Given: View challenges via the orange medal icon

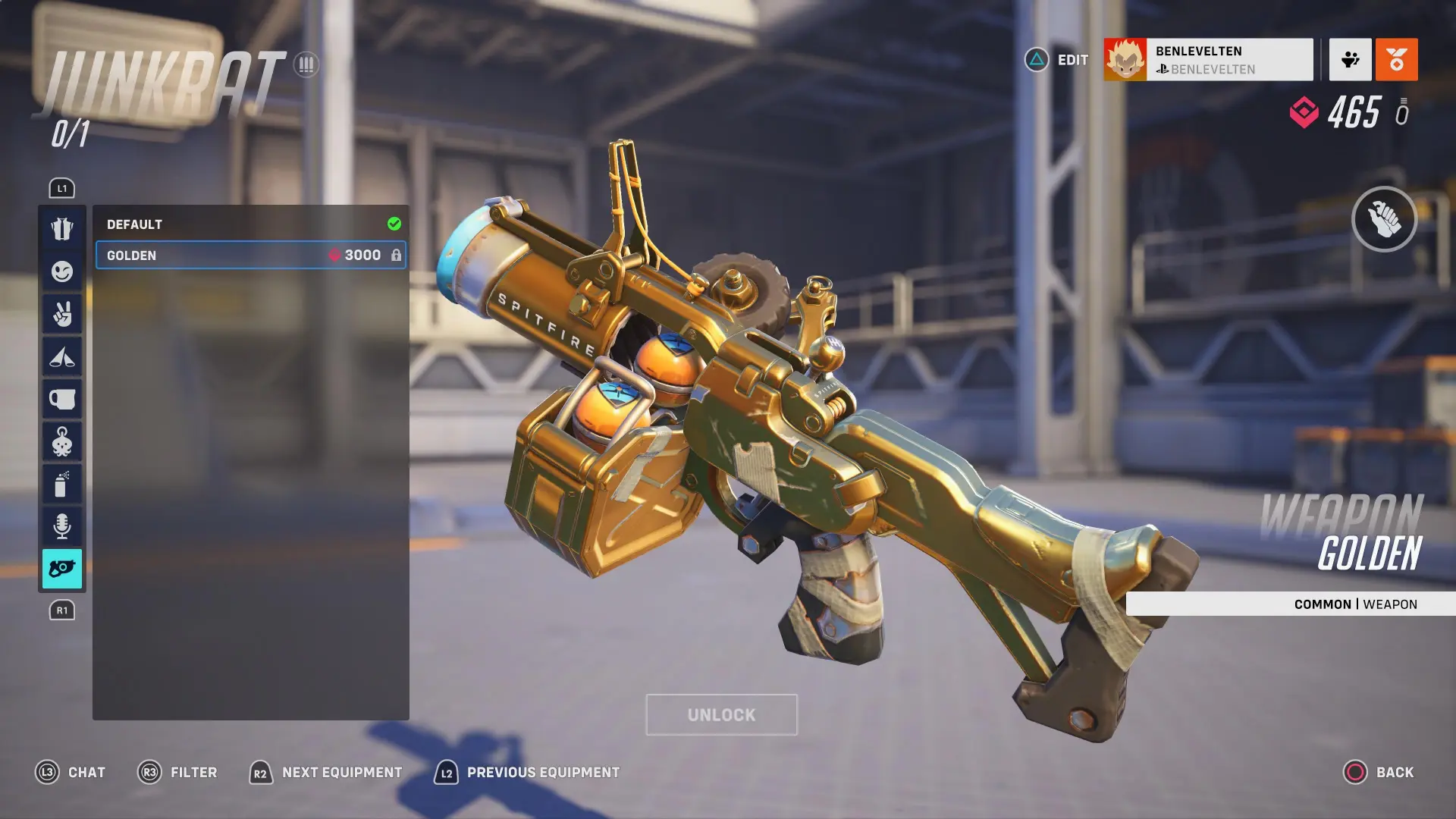Looking at the screenshot, I should pyautogui.click(x=1397, y=60).
